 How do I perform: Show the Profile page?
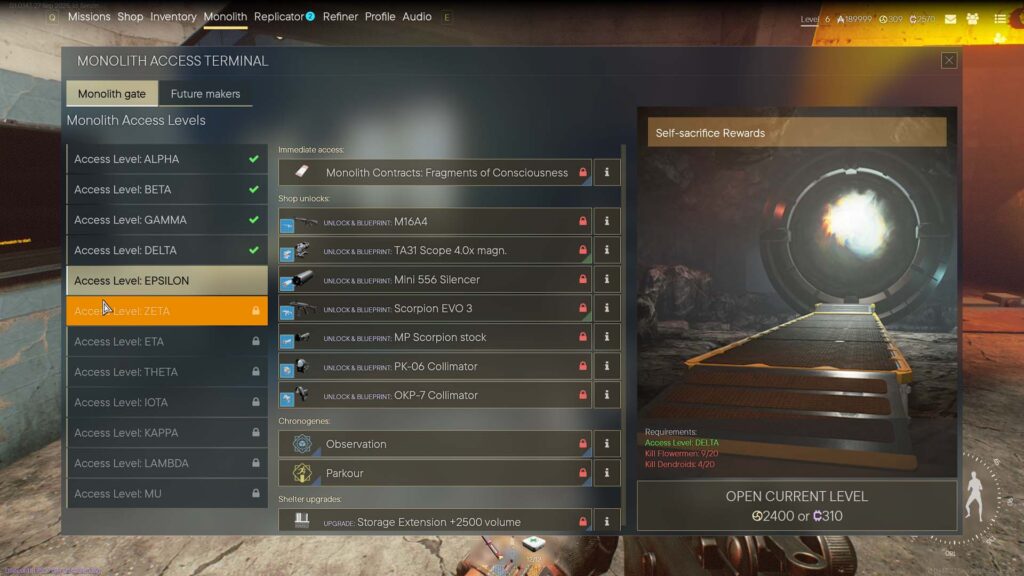[x=380, y=17]
